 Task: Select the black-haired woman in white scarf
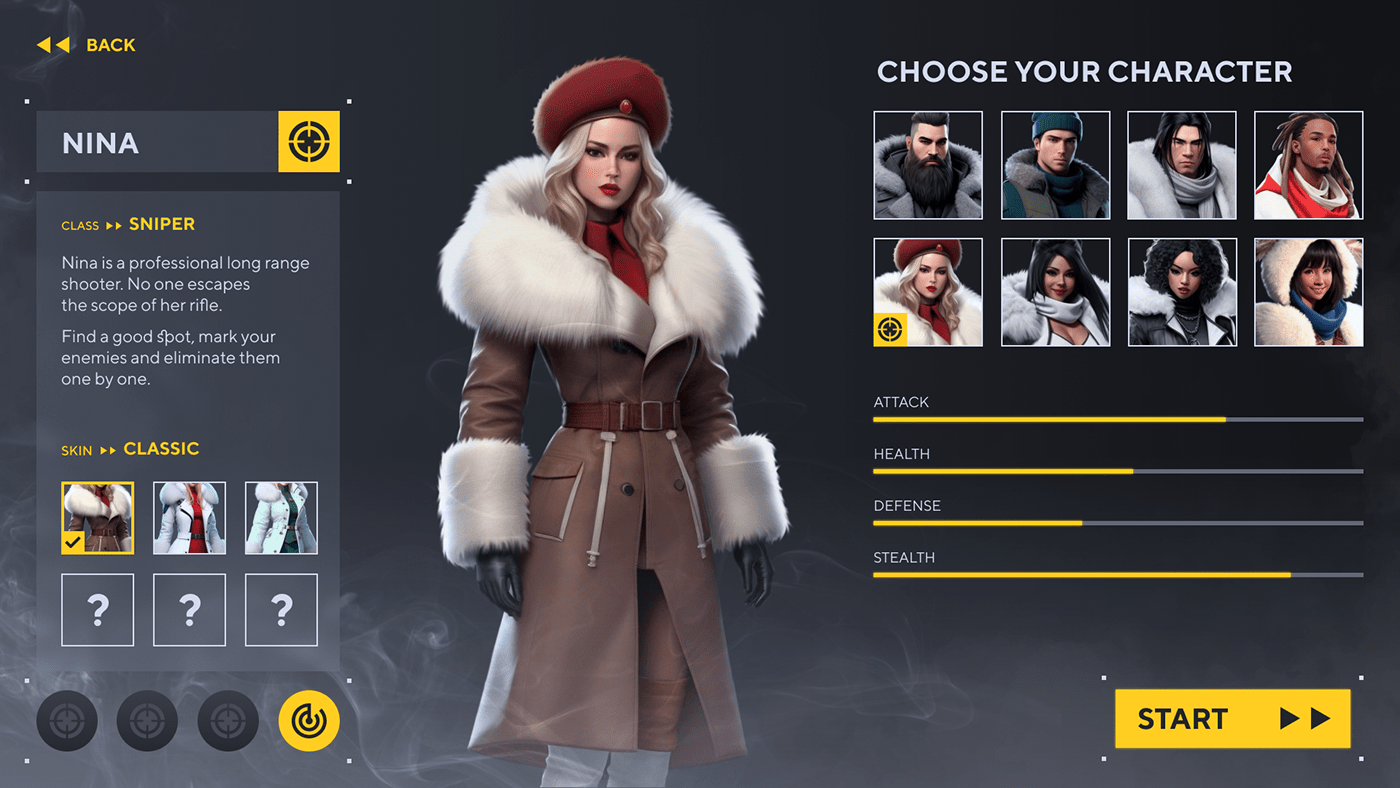coord(1055,292)
